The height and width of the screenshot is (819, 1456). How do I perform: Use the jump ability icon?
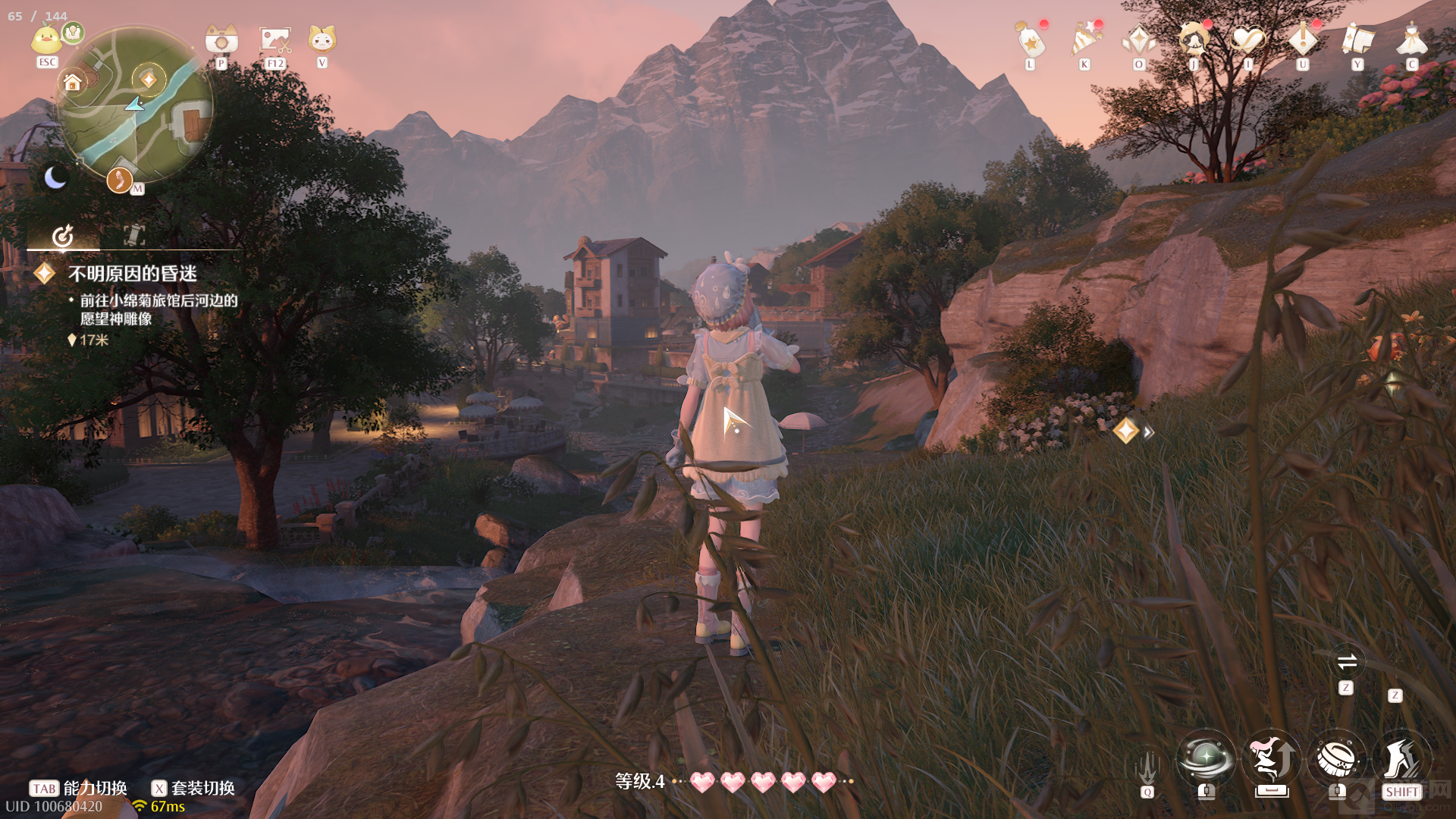coord(1272,758)
